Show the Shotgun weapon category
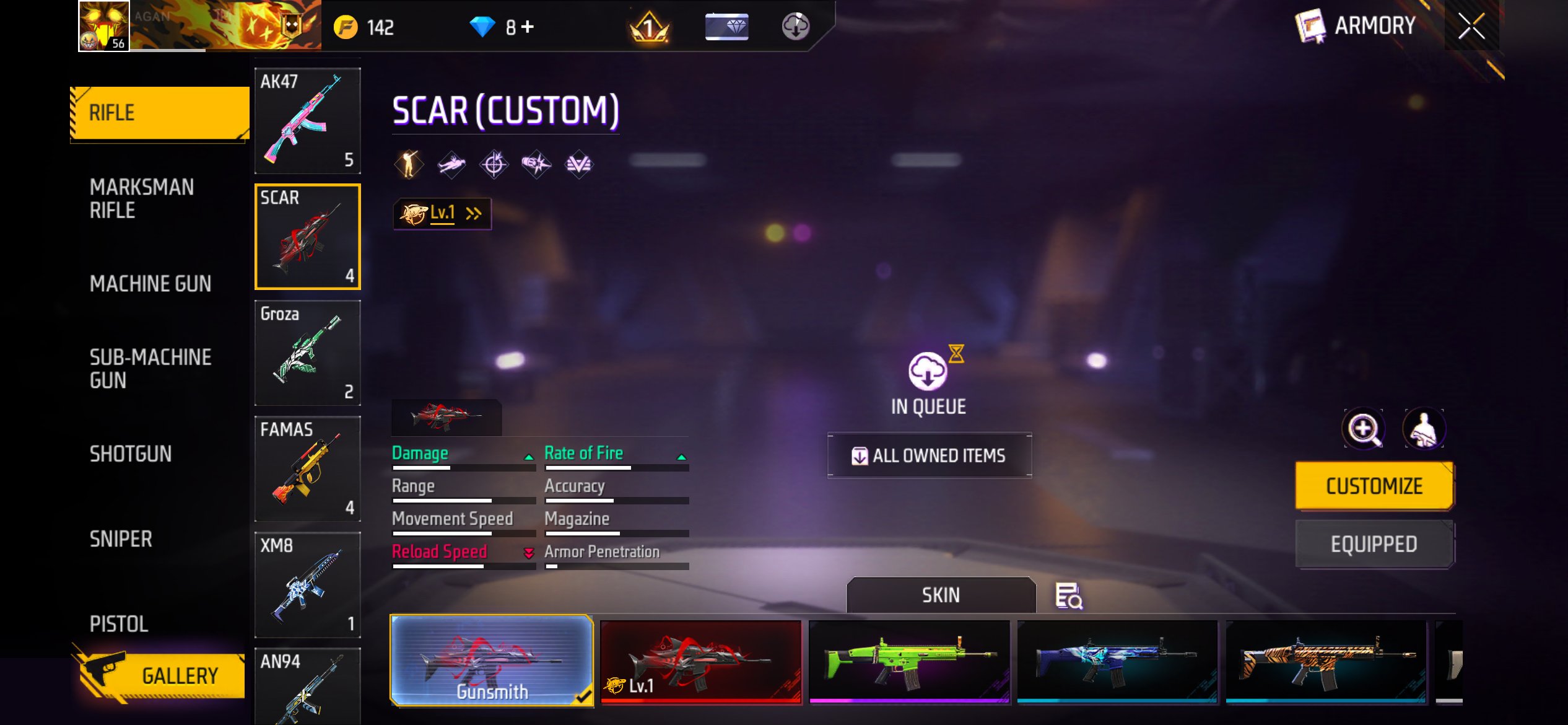 click(131, 454)
